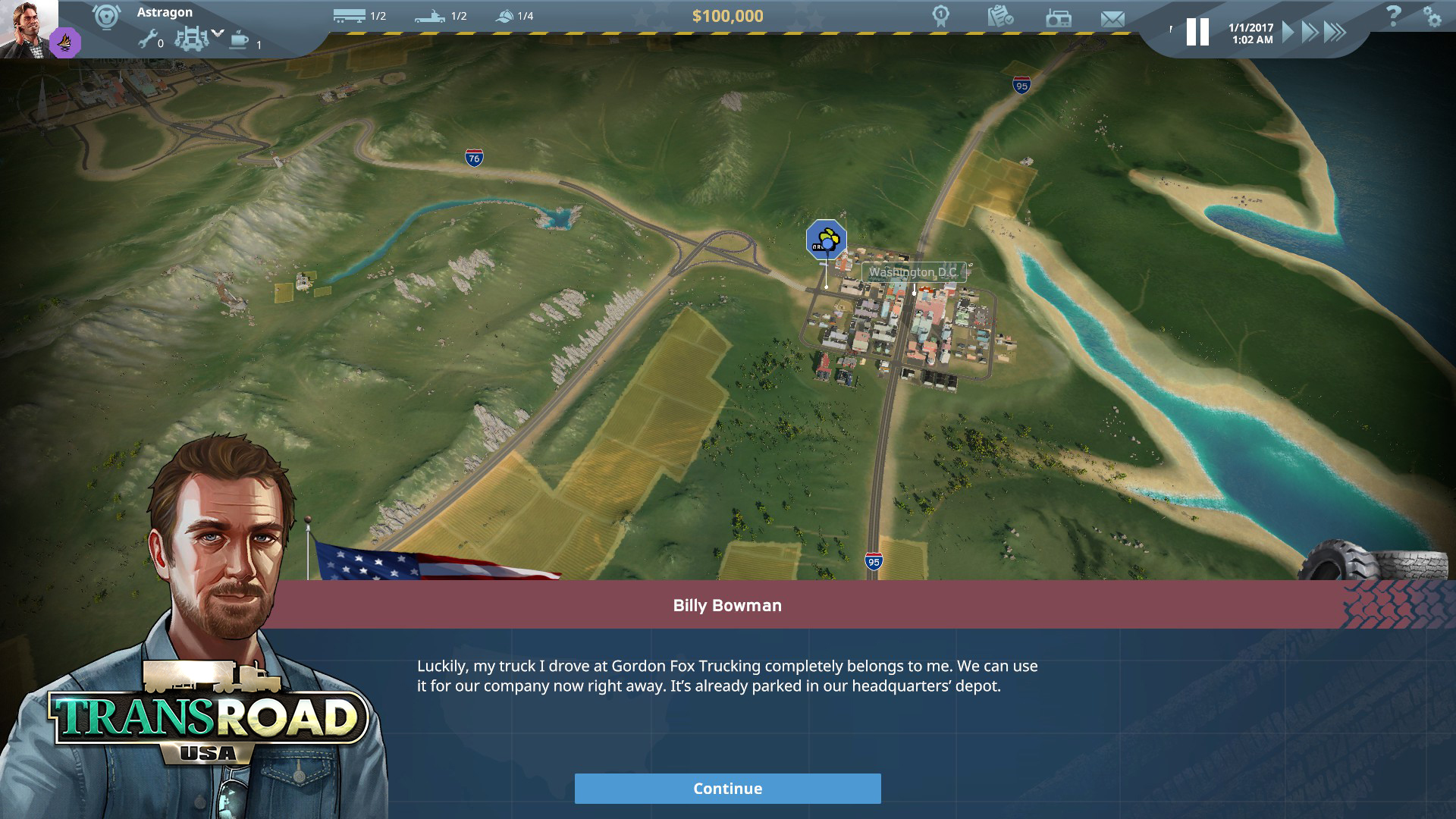Image resolution: width=1456 pixels, height=819 pixels.
Task: Open the radio news panel
Action: pyautogui.click(x=1058, y=17)
